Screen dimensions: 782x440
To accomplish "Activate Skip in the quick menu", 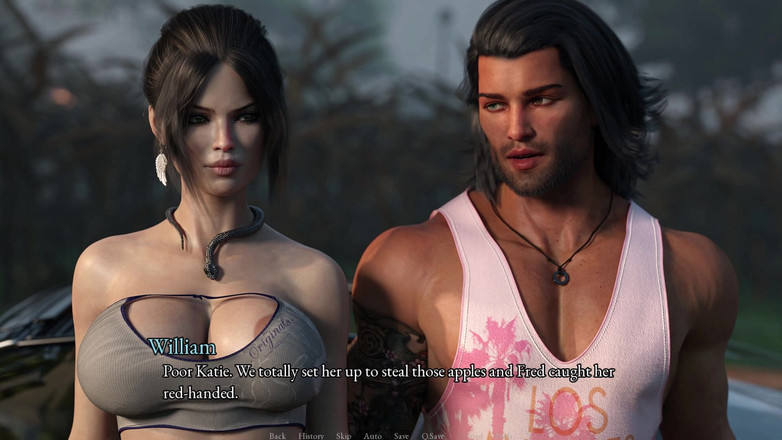I will point(343,436).
